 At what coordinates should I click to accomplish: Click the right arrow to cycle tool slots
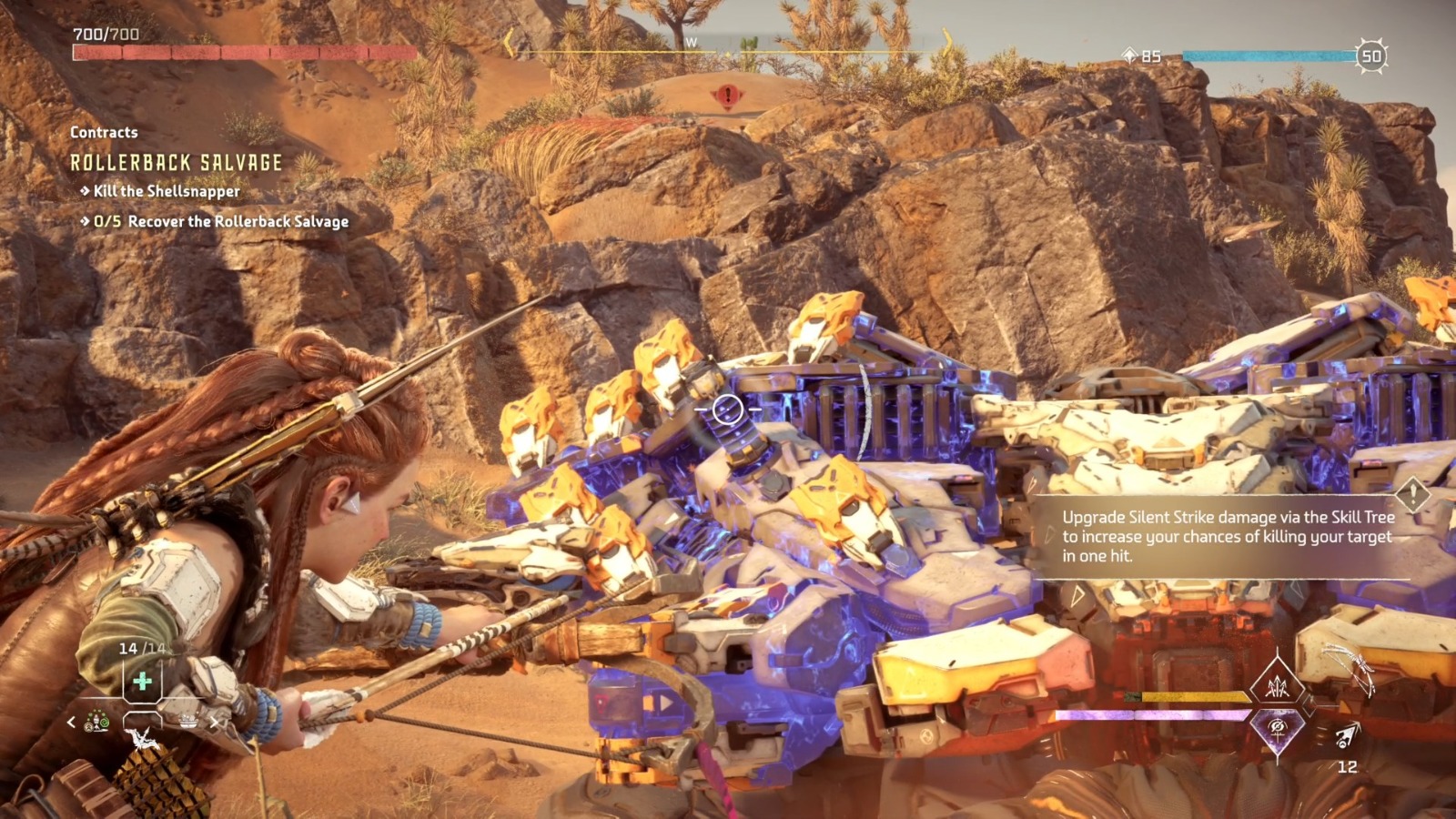point(214,722)
